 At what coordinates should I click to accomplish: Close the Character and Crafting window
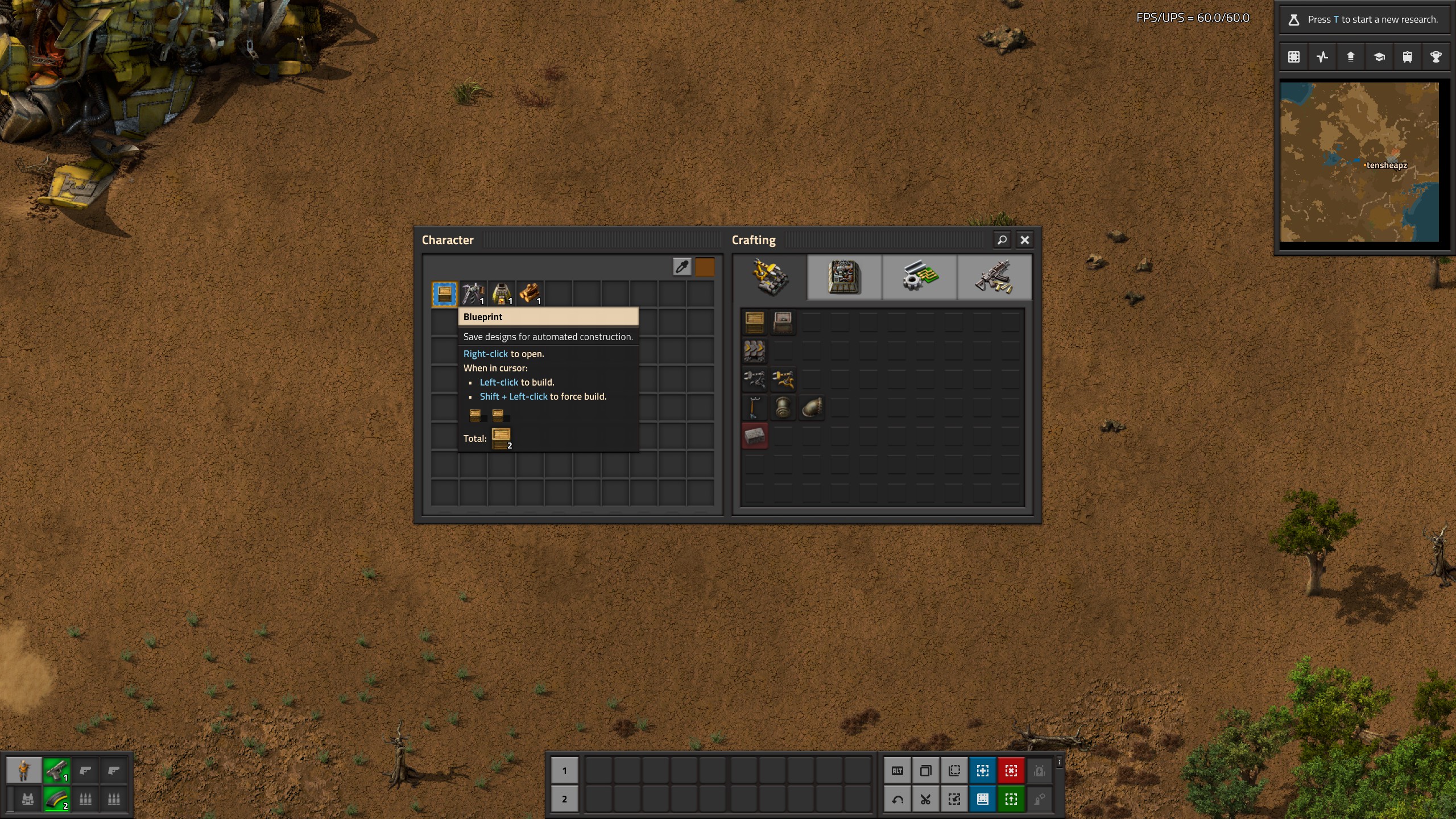(x=1024, y=240)
